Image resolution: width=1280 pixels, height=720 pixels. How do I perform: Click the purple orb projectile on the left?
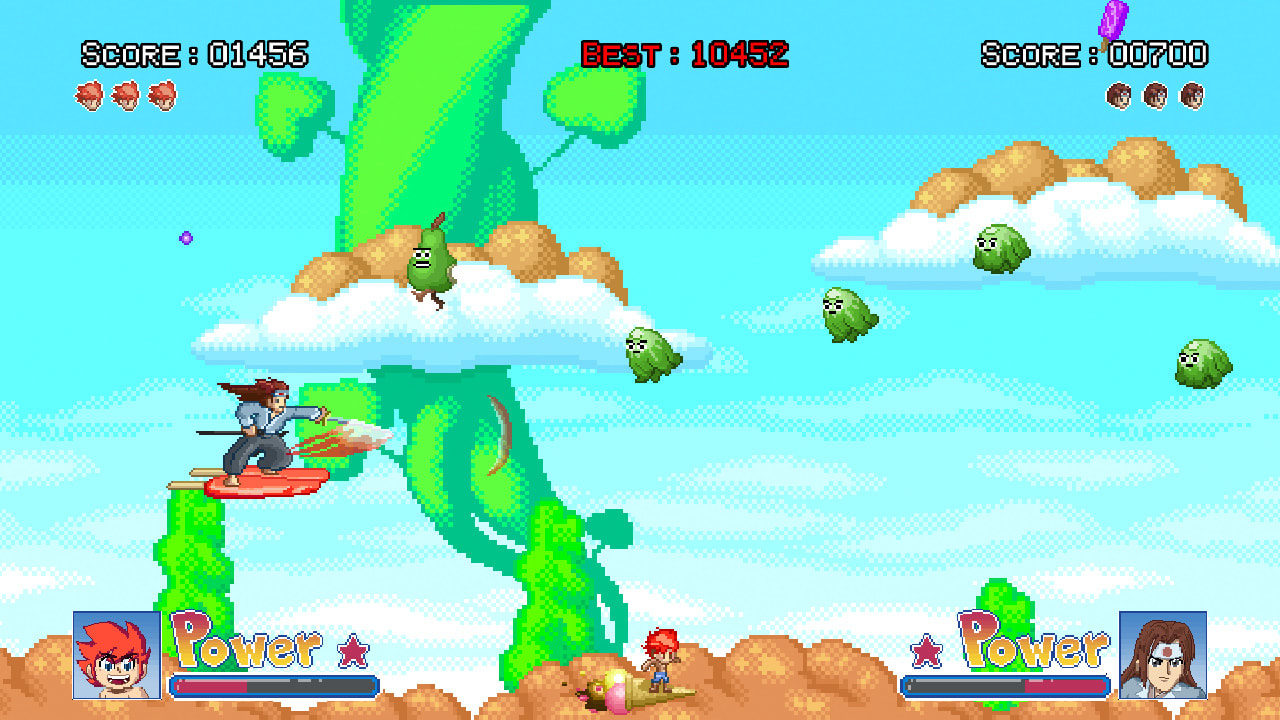(x=185, y=235)
